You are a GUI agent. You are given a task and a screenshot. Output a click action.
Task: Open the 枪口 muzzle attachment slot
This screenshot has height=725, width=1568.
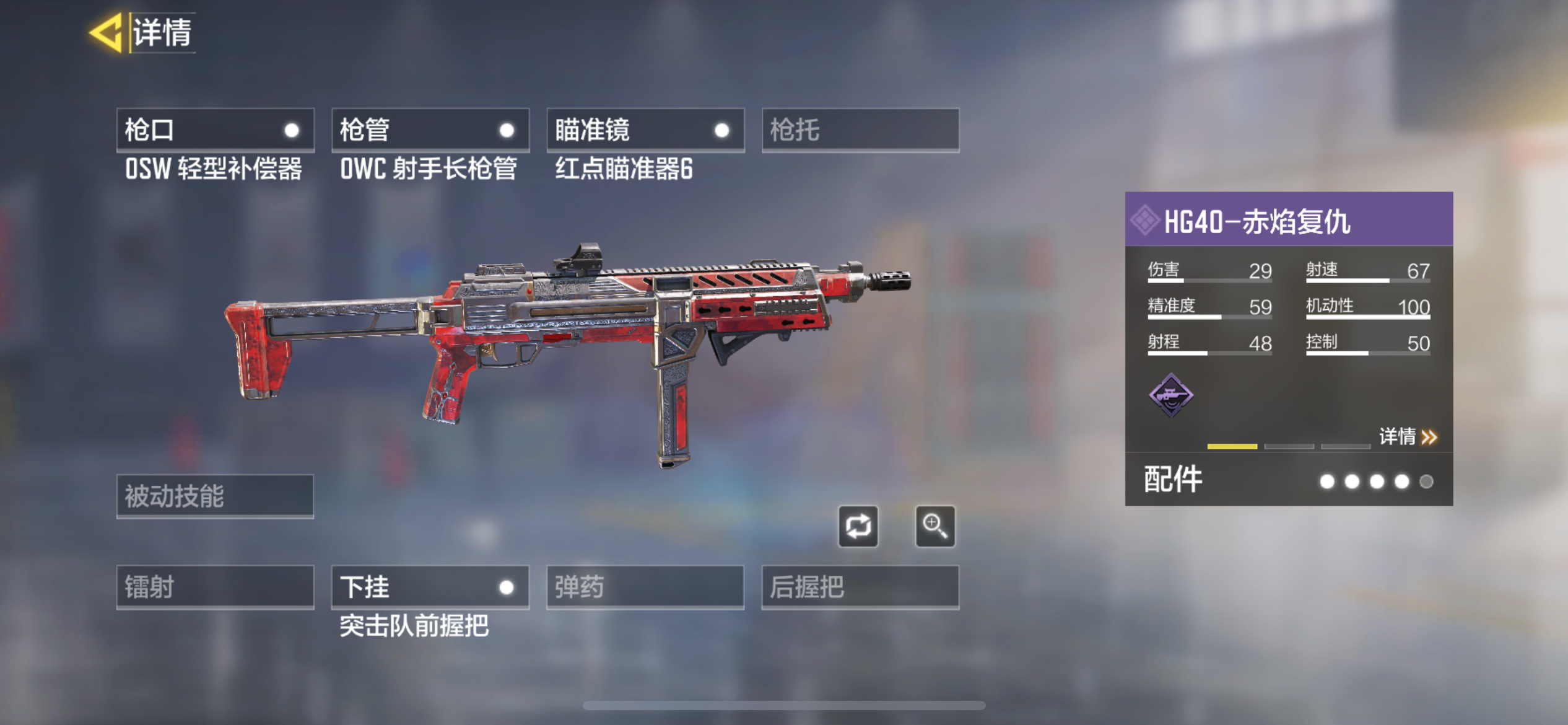coord(215,130)
